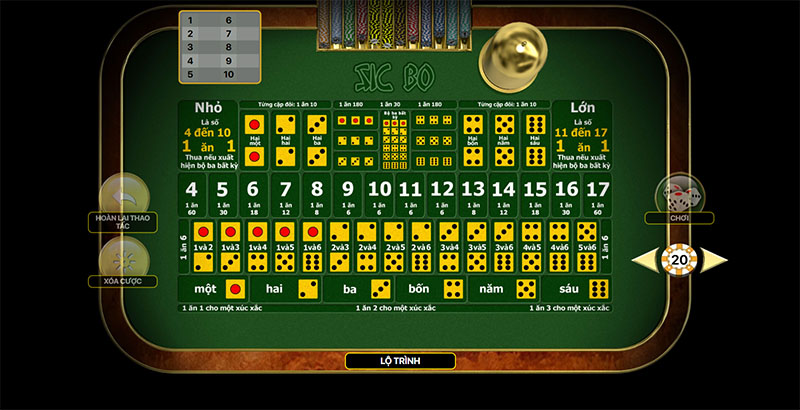
Task: Select the total 10 betting tile
Action: tap(379, 196)
